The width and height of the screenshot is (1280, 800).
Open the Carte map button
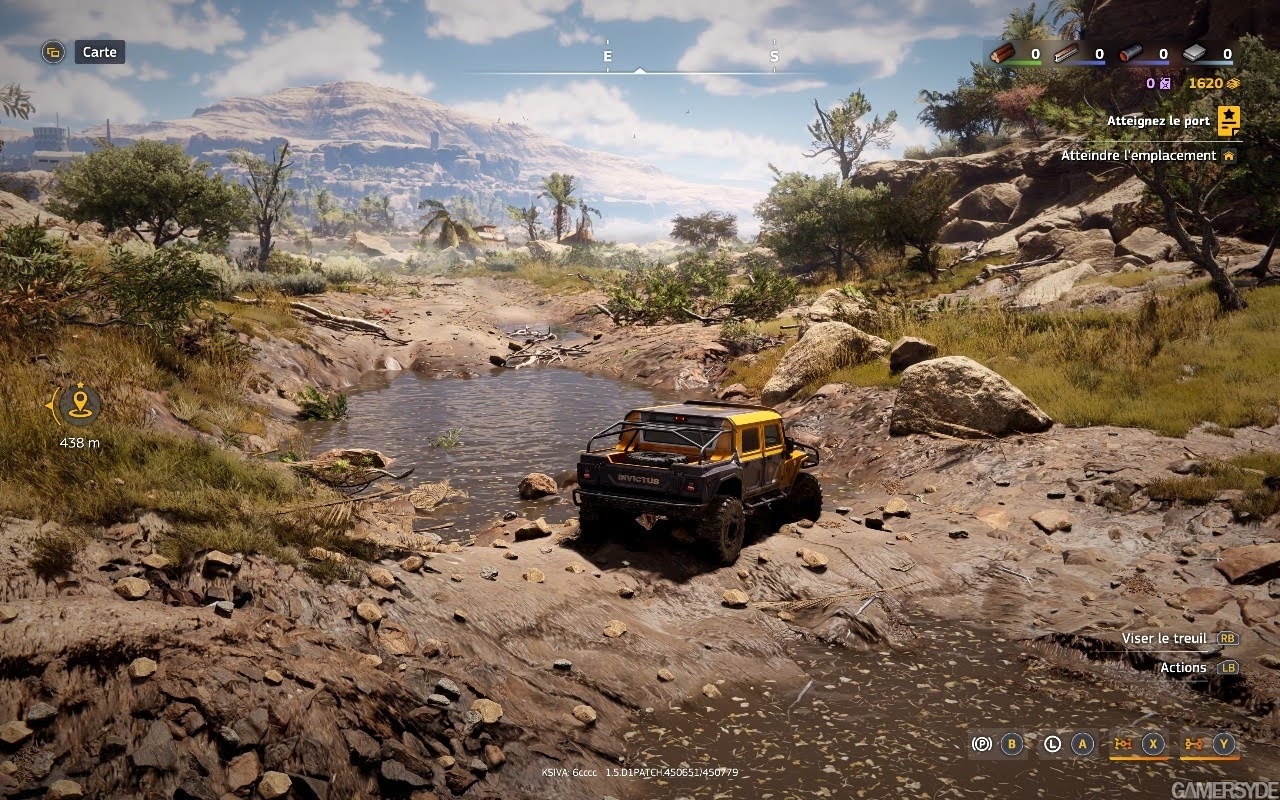(x=99, y=52)
